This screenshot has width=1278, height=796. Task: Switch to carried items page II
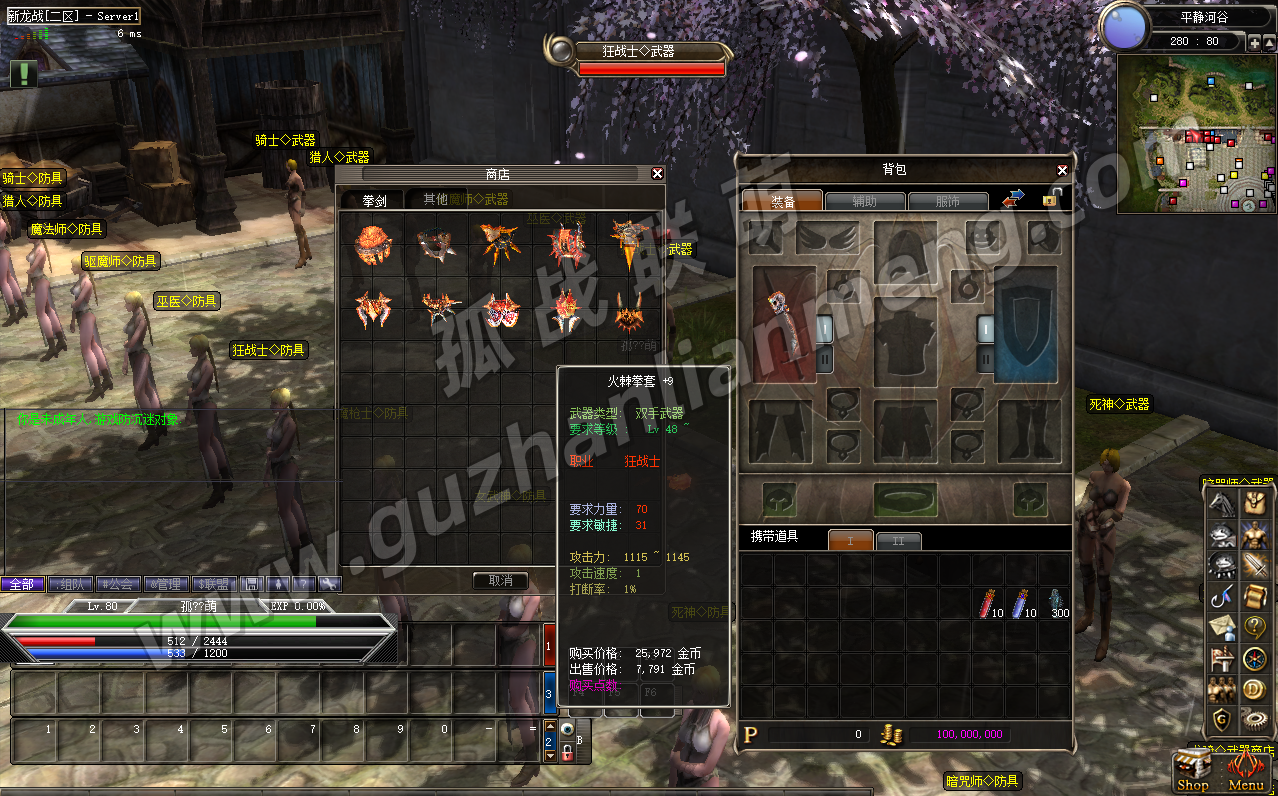[898, 541]
